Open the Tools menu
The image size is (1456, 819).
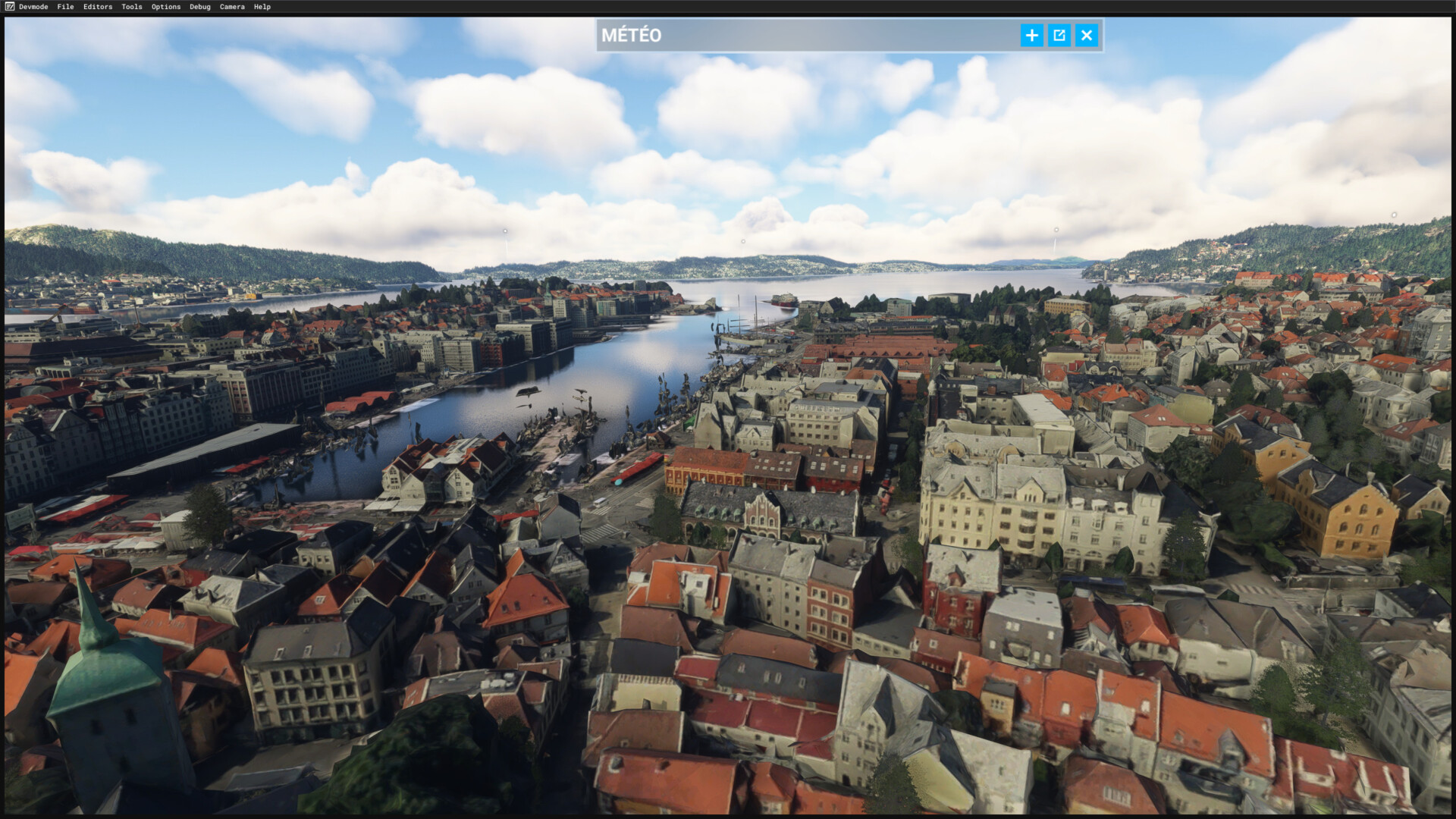tap(132, 7)
